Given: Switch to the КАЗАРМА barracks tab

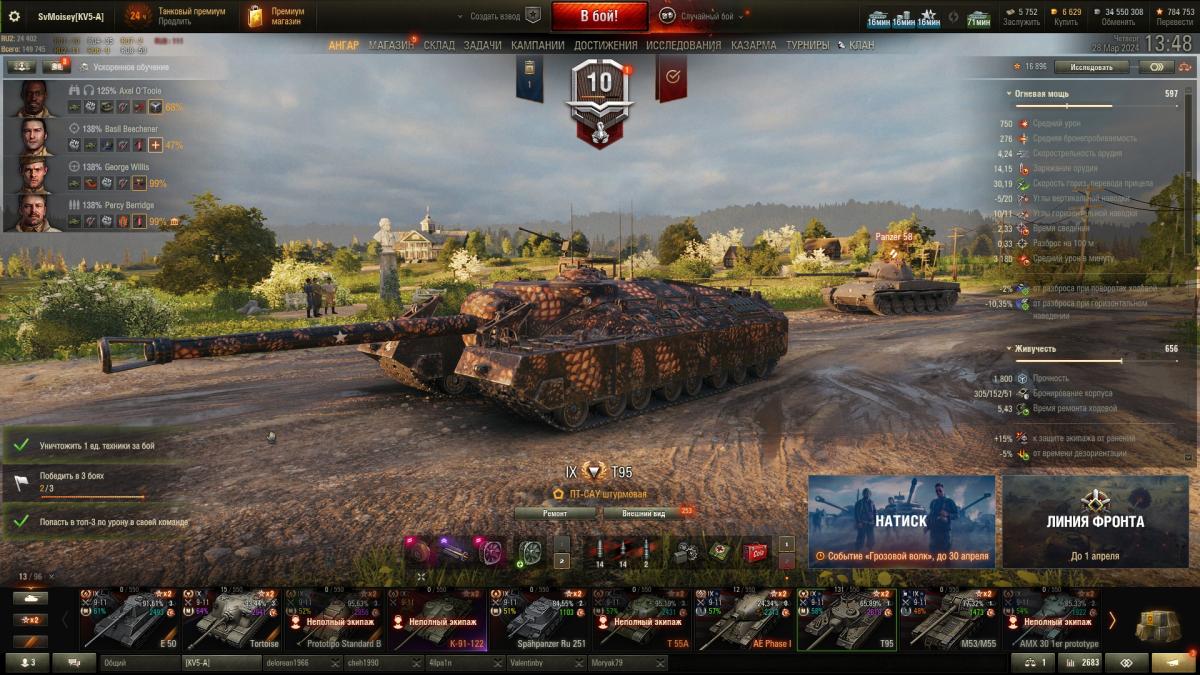Looking at the screenshot, I should tap(753, 46).
